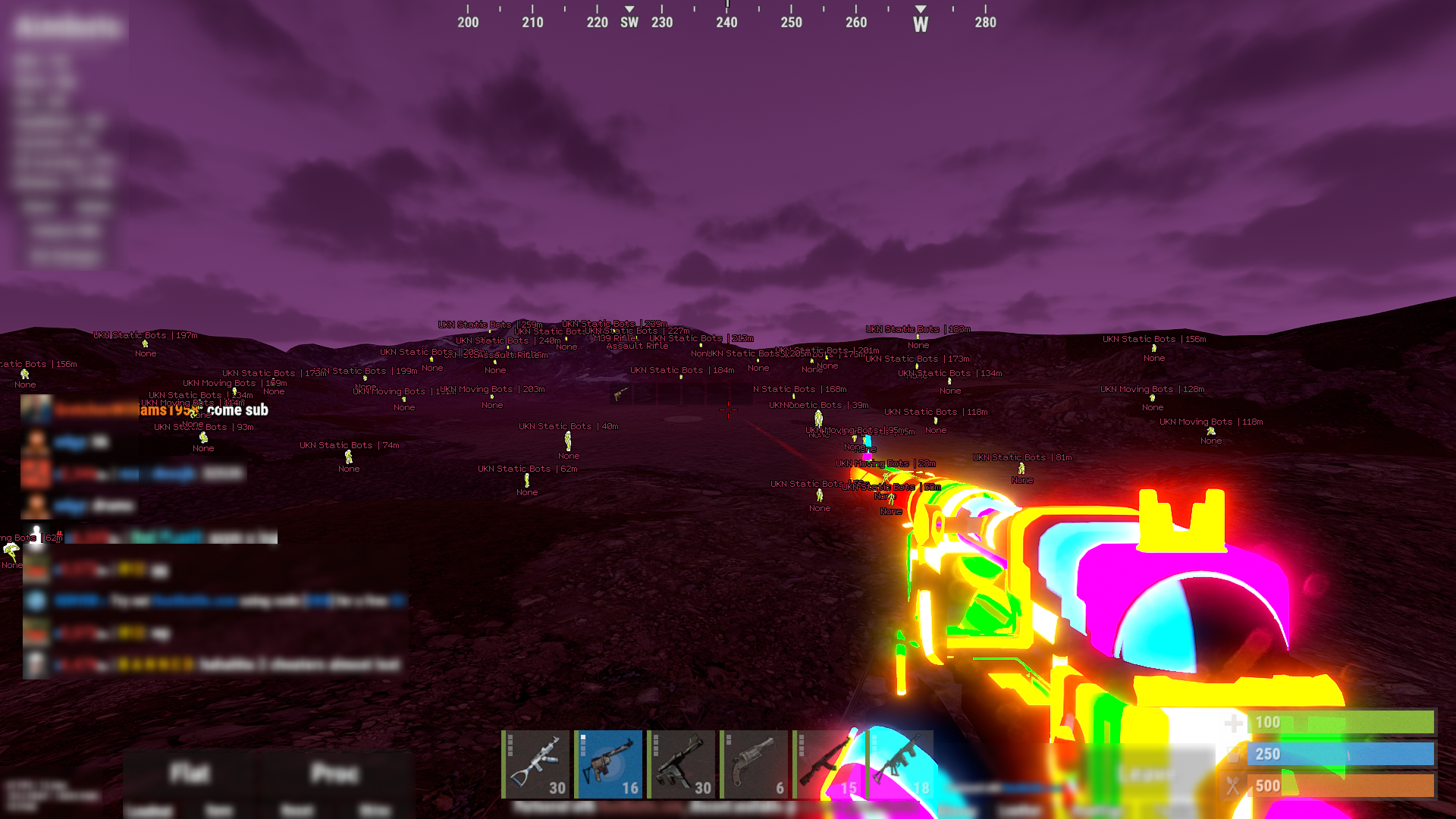Click the health cross icon beside the green bar
Viewport: 1456px width, 819px height.
tap(1235, 723)
